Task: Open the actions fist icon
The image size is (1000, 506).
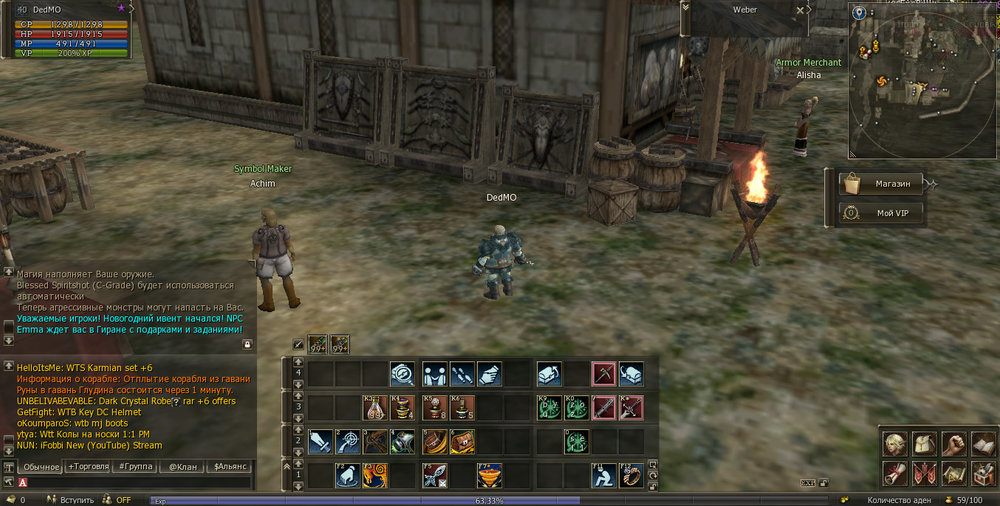Action: tap(955, 444)
